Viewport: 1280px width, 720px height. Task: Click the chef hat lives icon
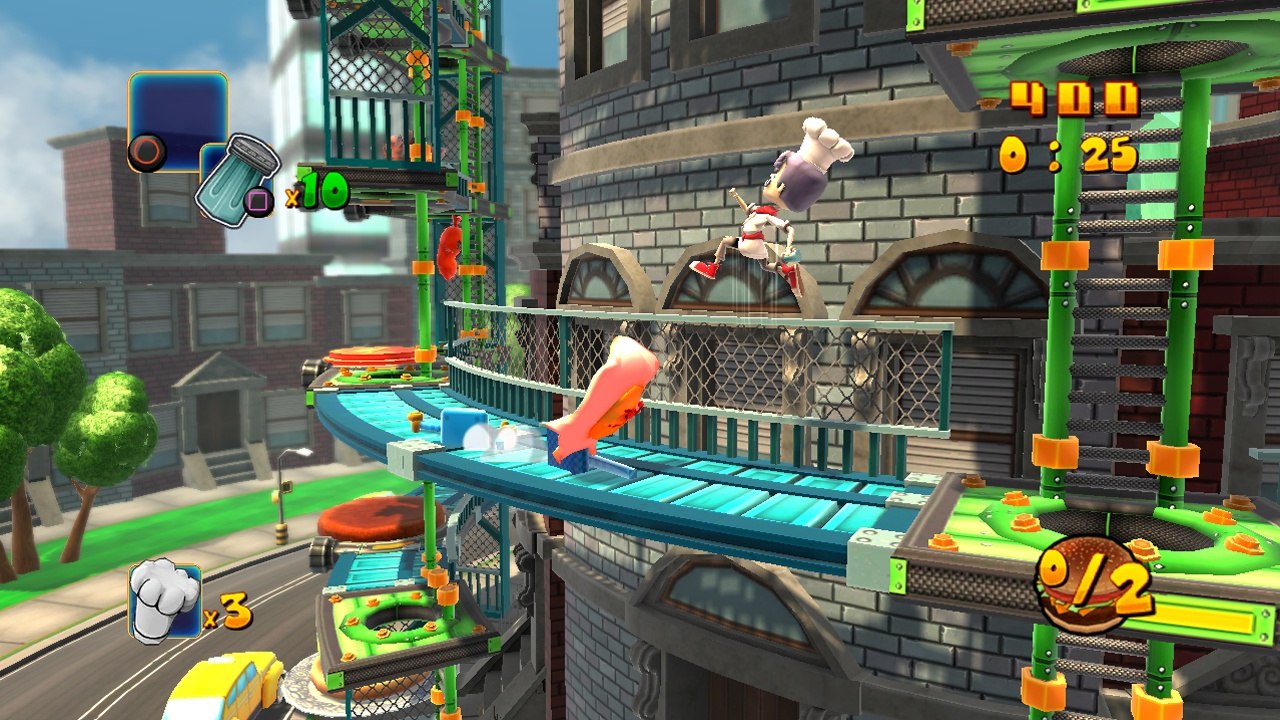coord(165,600)
